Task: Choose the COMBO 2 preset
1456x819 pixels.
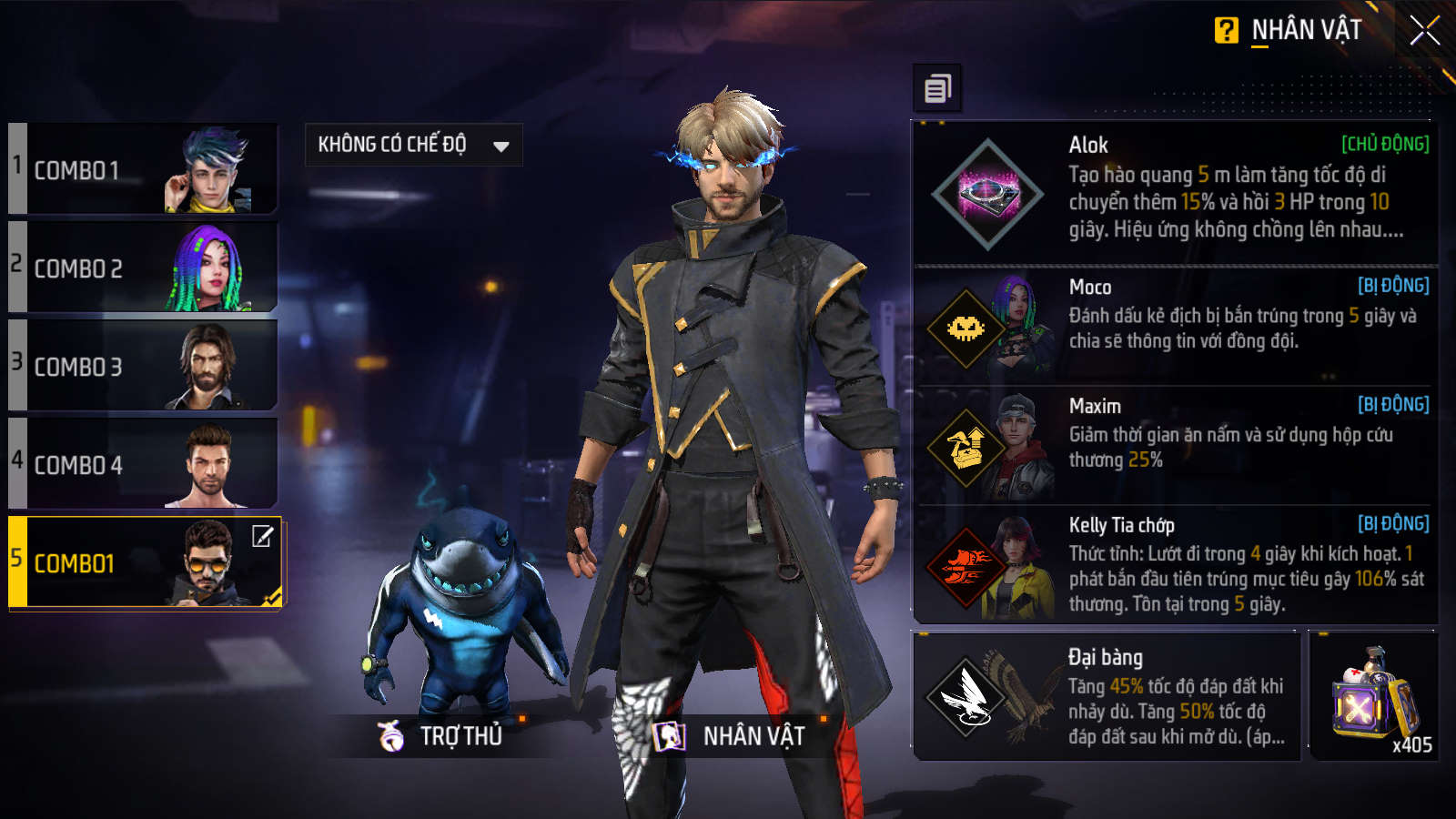Action: coord(144,268)
